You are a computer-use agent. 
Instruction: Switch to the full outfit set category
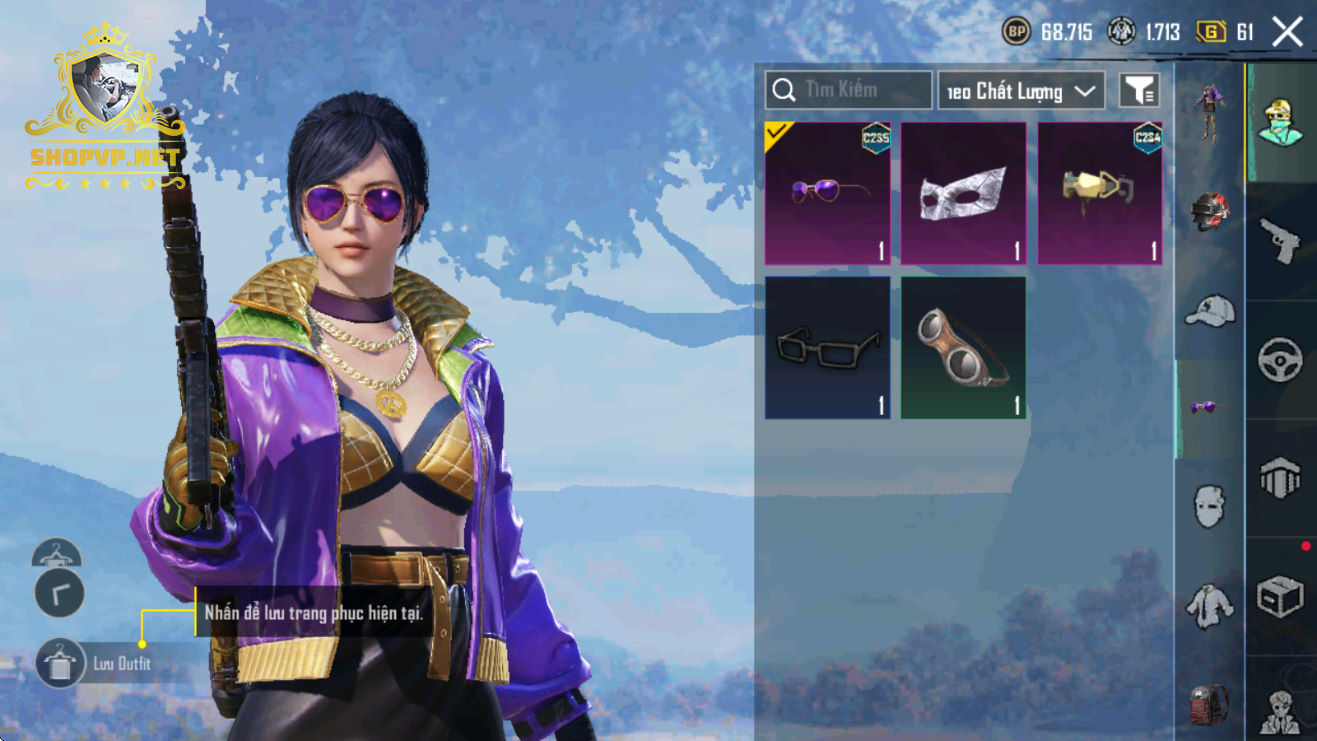[x=1209, y=112]
